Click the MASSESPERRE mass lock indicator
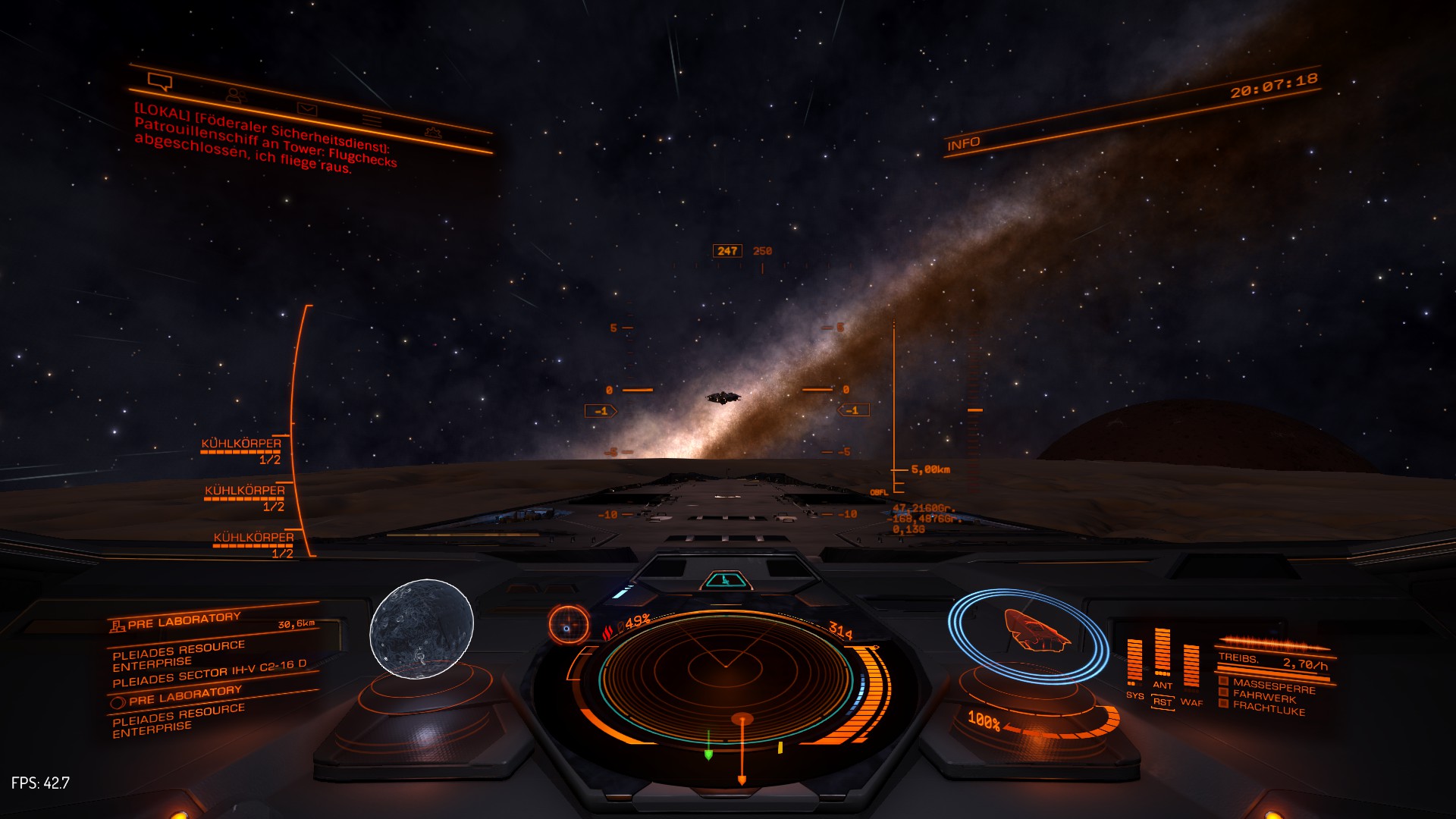Image resolution: width=1456 pixels, height=819 pixels. pyautogui.click(x=1273, y=686)
